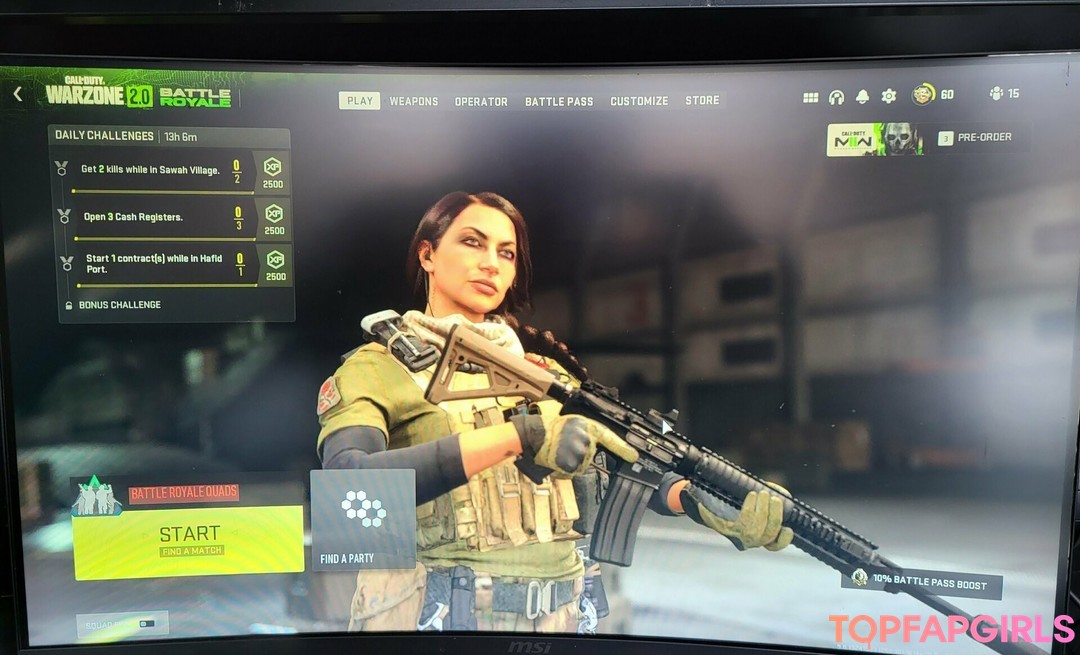Go back with the top-left arrow
This screenshot has width=1080, height=655.
(18, 94)
